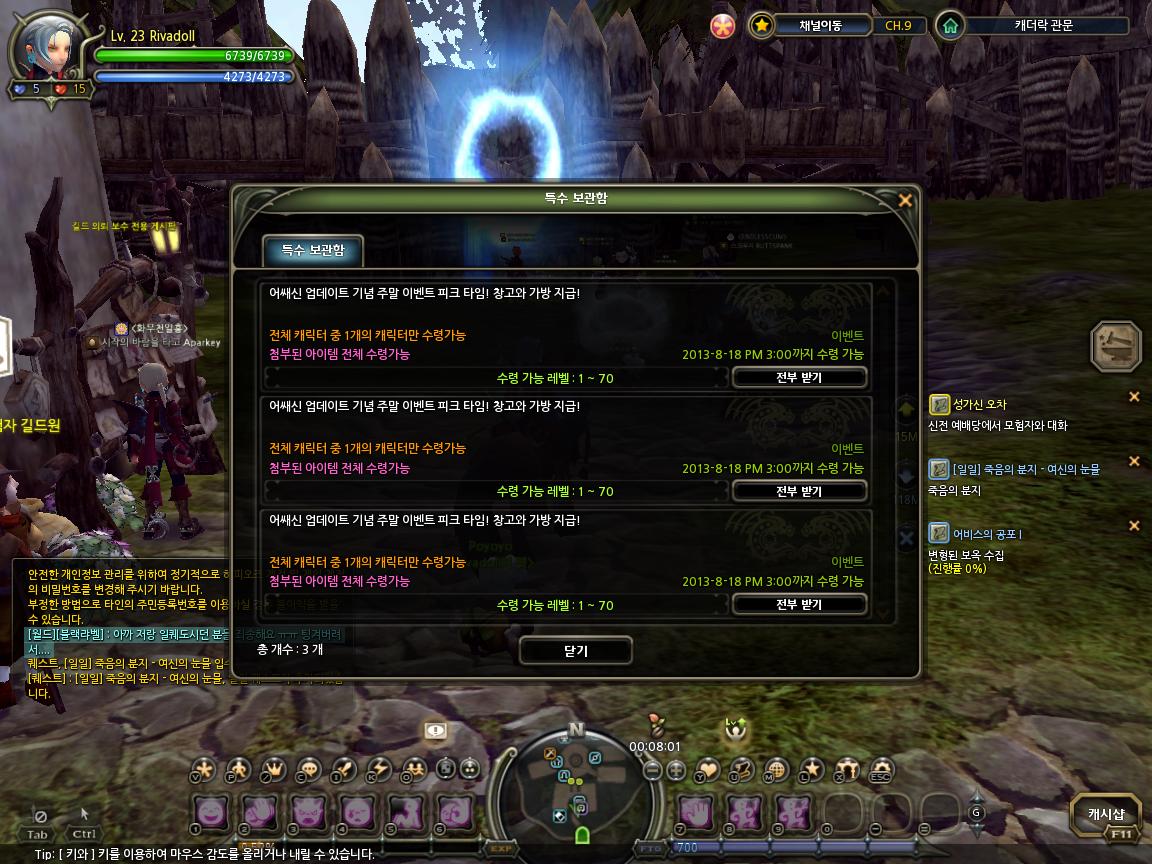The width and height of the screenshot is (1152, 864).
Task: Click the green house icon beside 캐더락 관문
Action: pyautogui.click(x=949, y=26)
